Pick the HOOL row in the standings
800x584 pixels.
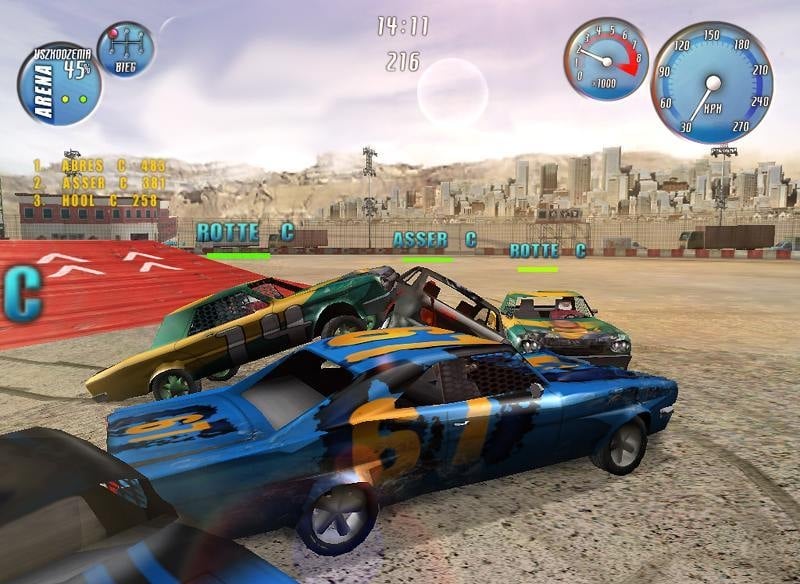[96, 200]
